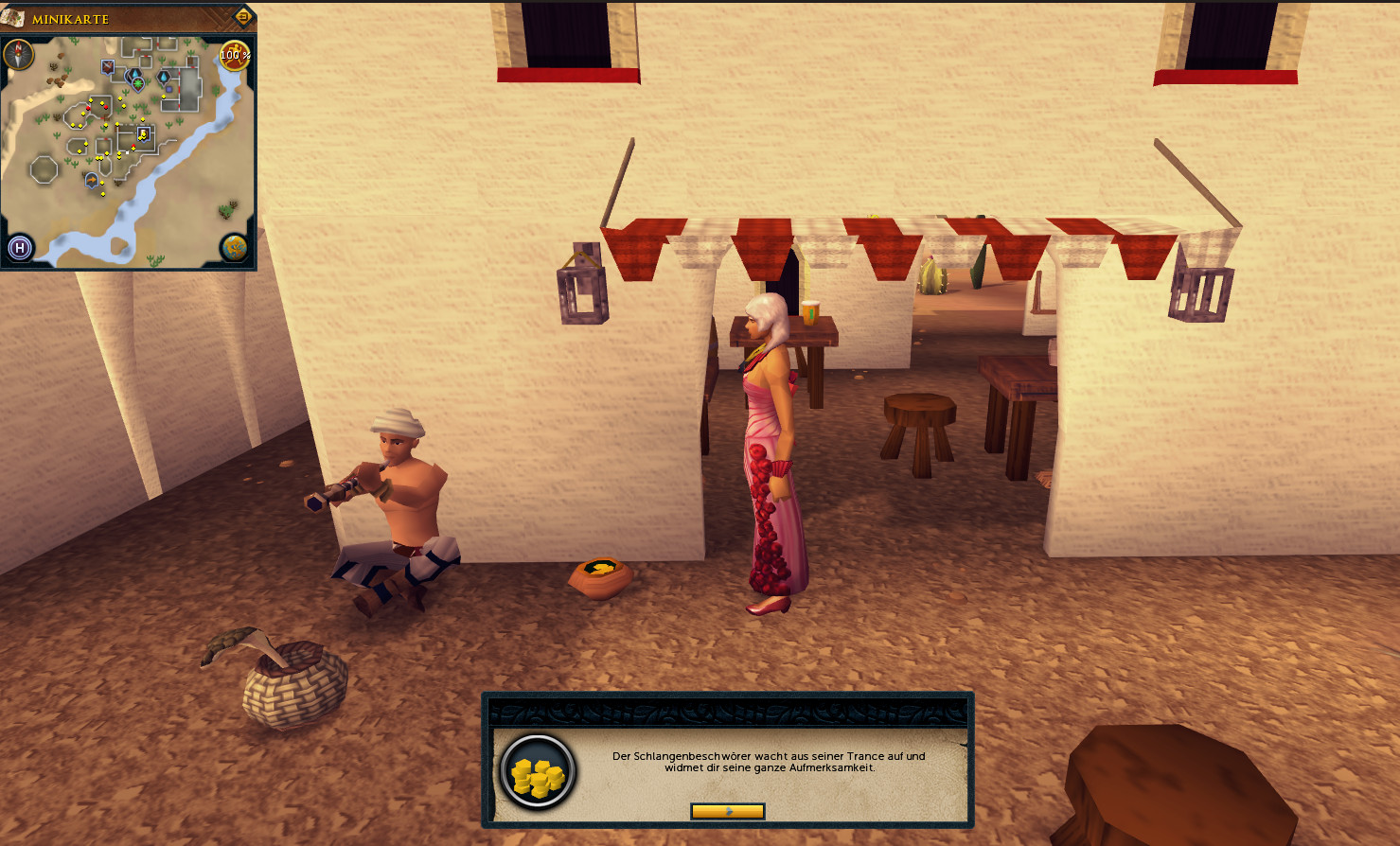Collapse the Minikarte panel with the corner button
This screenshot has width=1400, height=846.
point(242,17)
